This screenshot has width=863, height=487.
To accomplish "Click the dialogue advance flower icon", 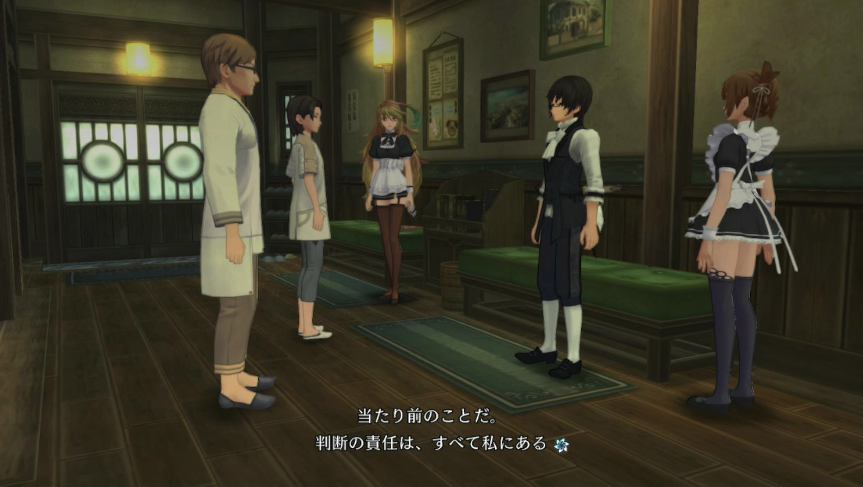I will [x=561, y=443].
